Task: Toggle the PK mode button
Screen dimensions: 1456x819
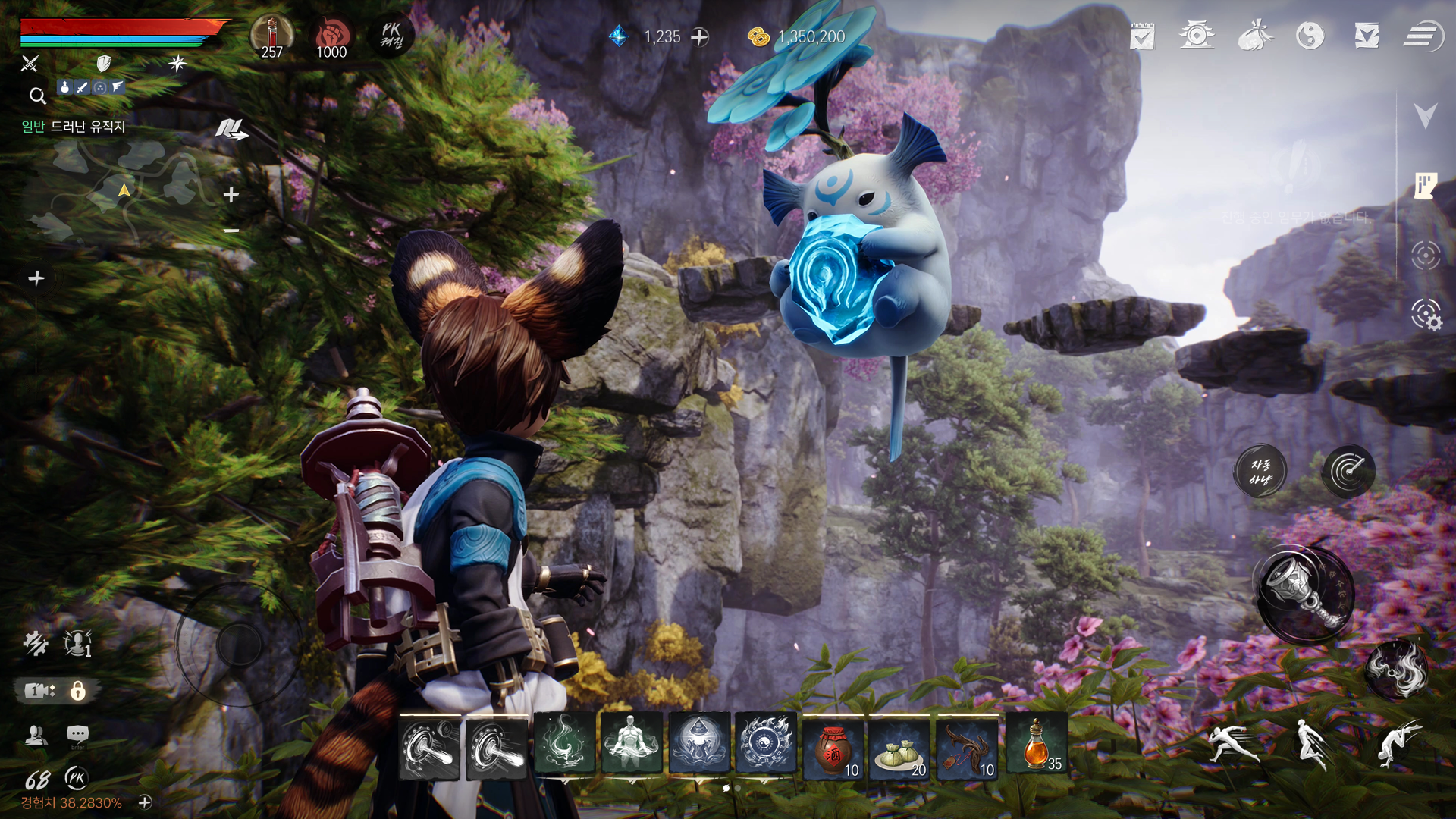Action: point(391,36)
